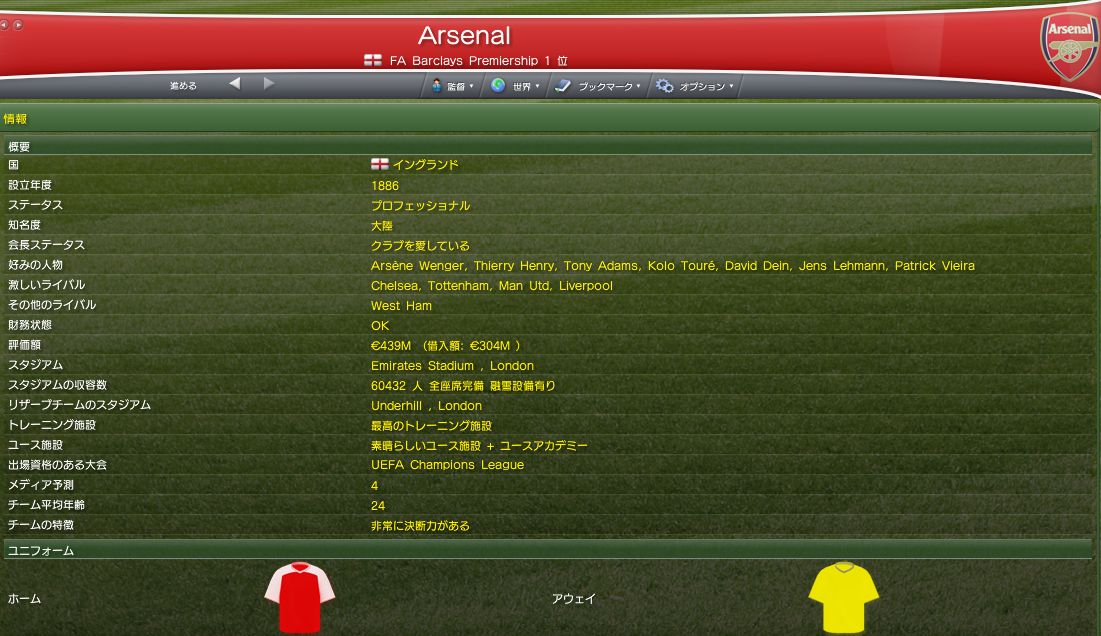Open the UEFA Champions League competition
Image resolution: width=1101 pixels, height=636 pixels.
[447, 465]
